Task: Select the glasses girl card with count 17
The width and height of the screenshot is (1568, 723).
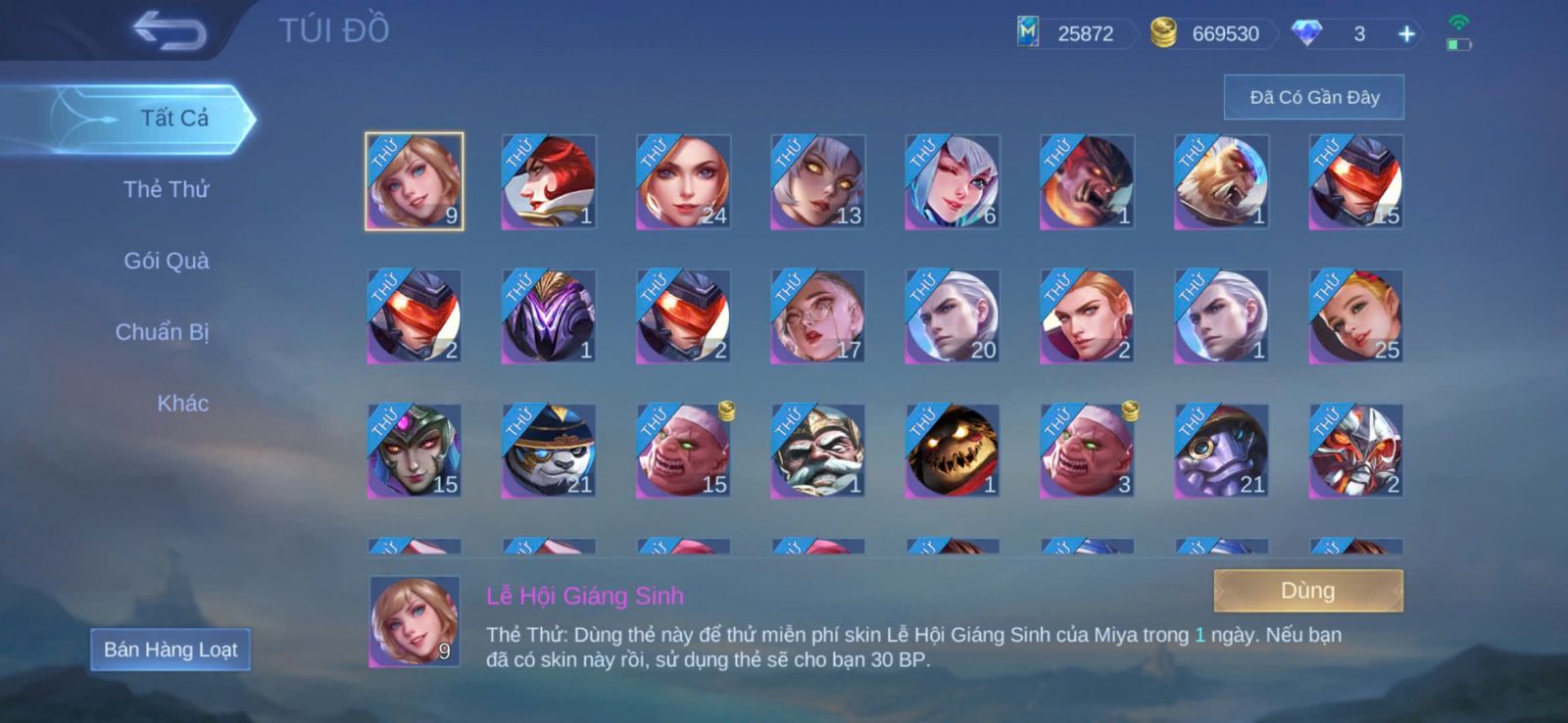Action: (x=817, y=316)
